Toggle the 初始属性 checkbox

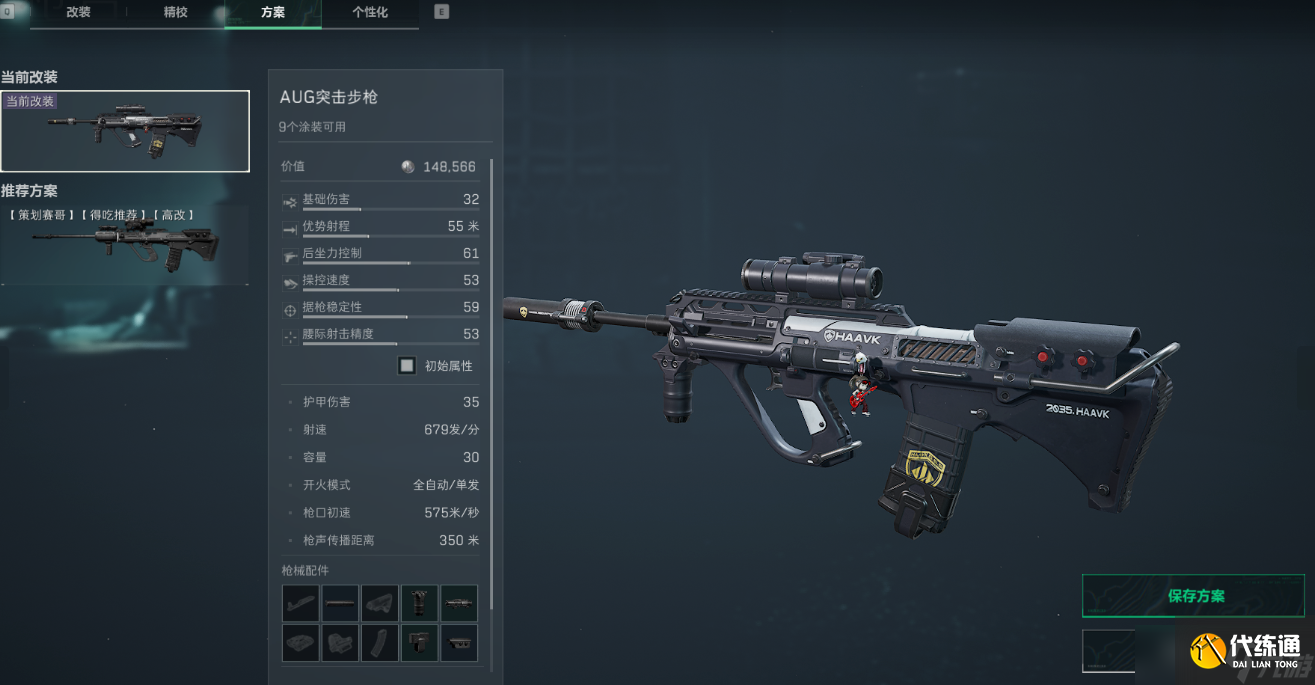coord(407,366)
